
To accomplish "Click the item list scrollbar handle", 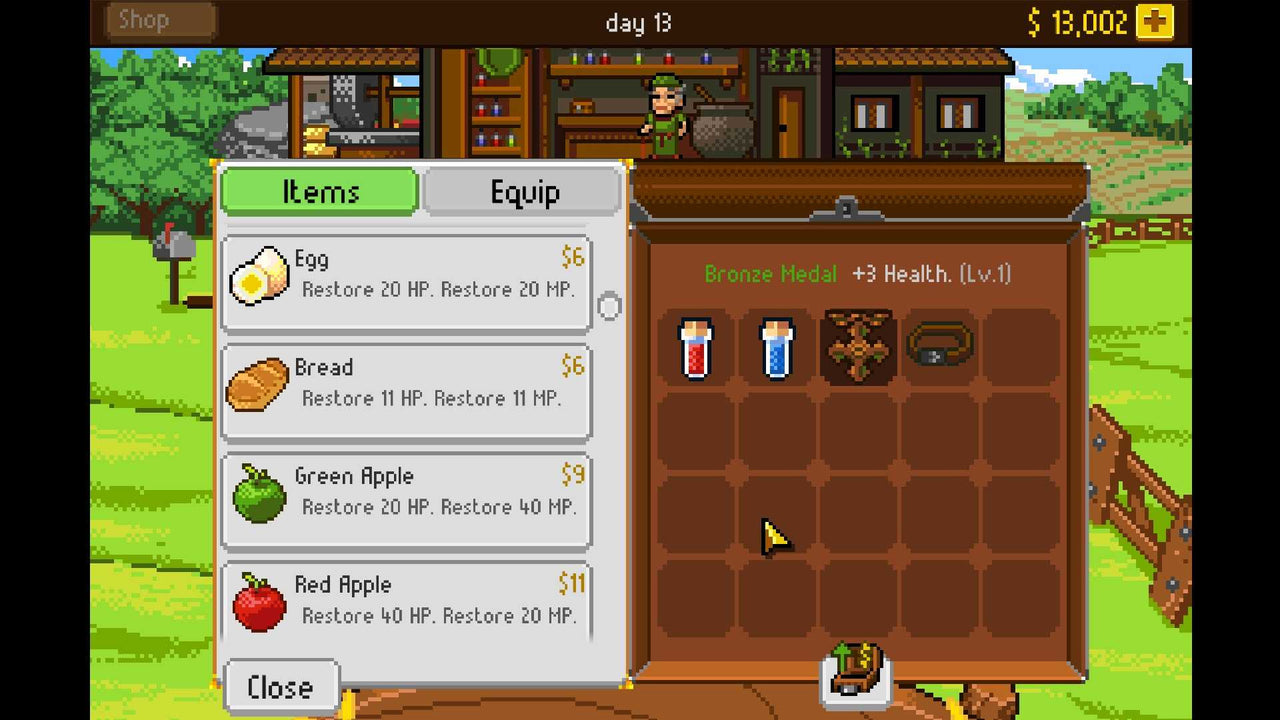I will point(610,307).
